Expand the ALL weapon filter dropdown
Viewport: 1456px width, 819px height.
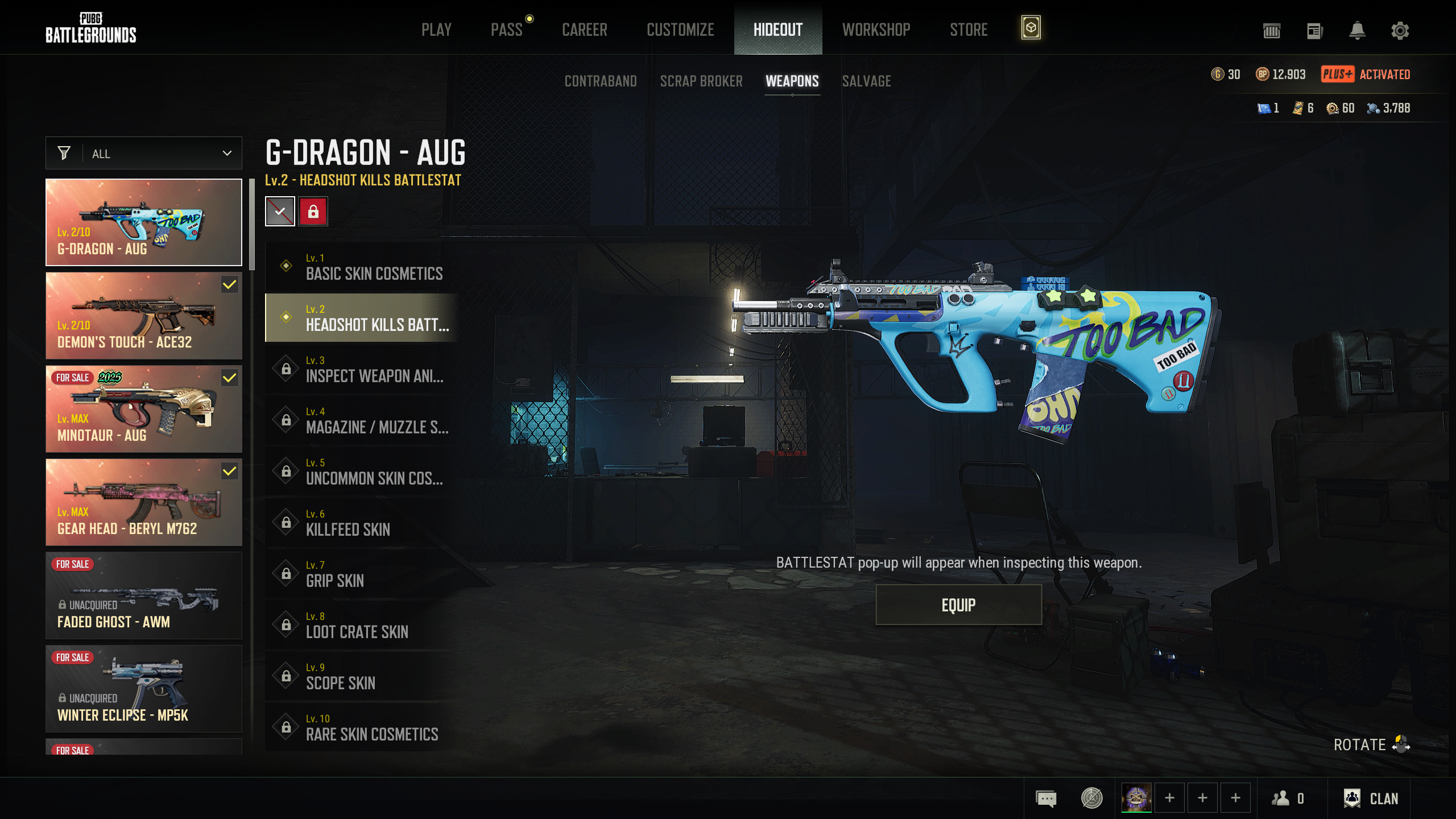pyautogui.click(x=144, y=154)
